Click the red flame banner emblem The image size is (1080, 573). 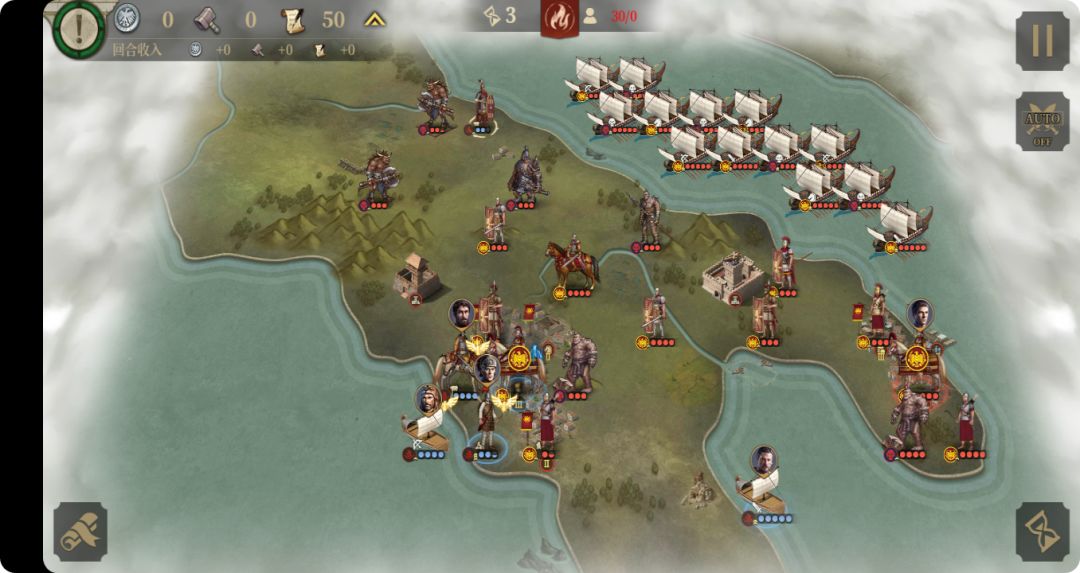pyautogui.click(x=560, y=18)
